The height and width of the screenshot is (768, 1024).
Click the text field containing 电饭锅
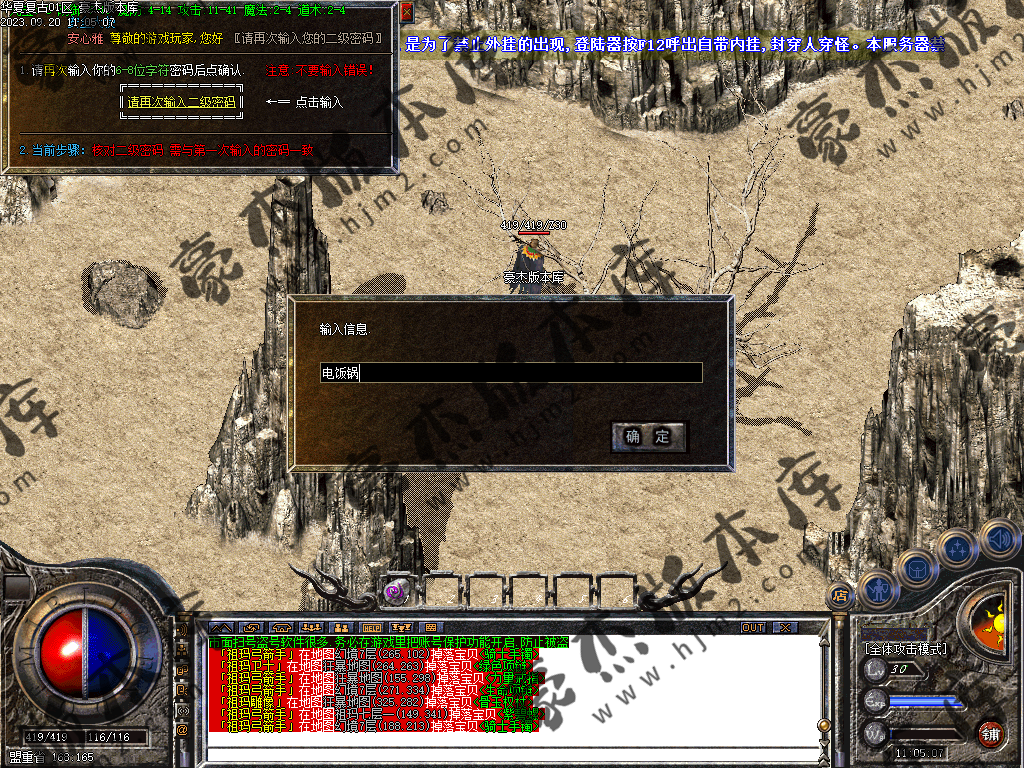point(510,373)
